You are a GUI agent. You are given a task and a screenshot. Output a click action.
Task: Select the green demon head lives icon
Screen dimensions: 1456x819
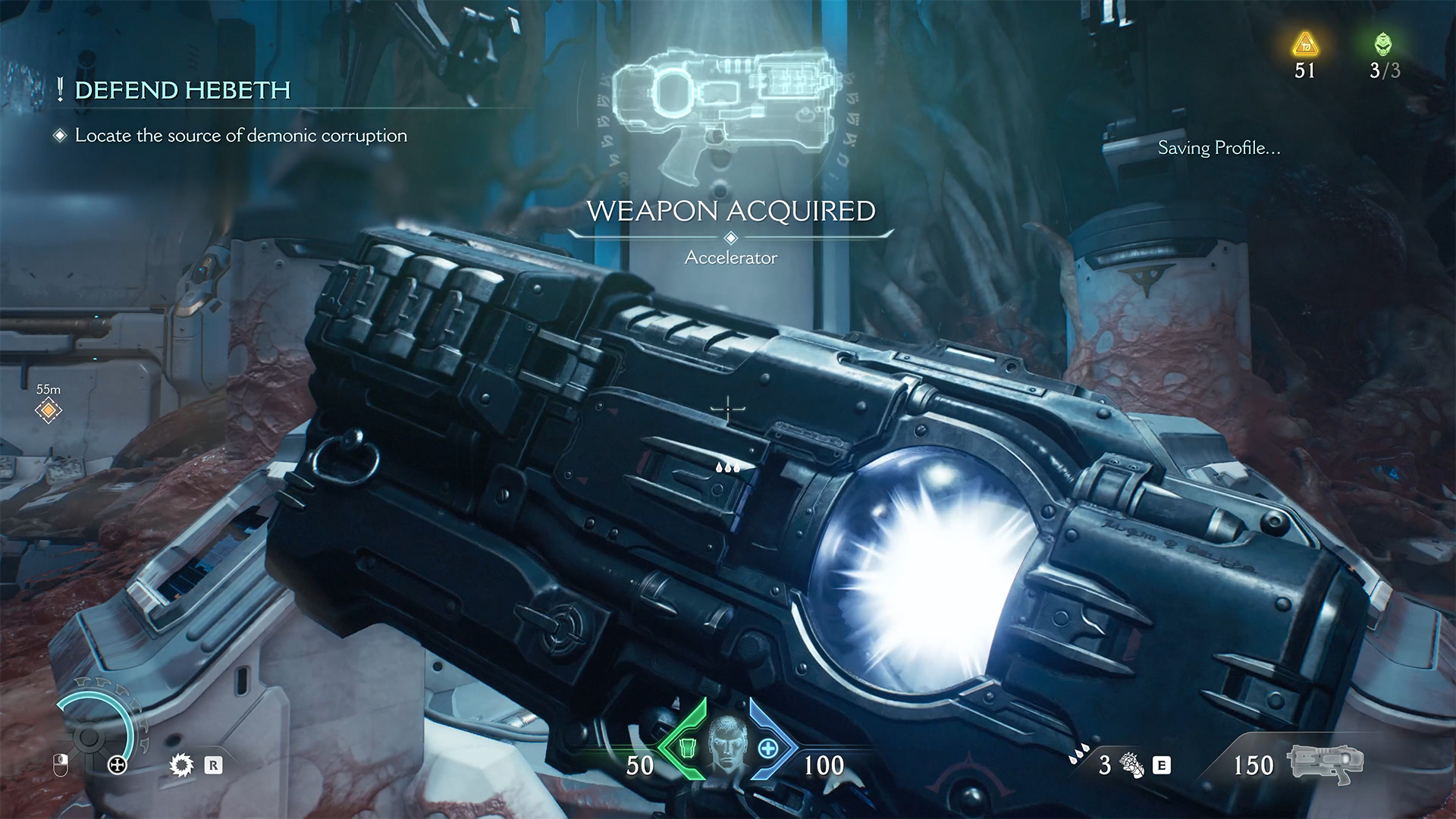1384,45
